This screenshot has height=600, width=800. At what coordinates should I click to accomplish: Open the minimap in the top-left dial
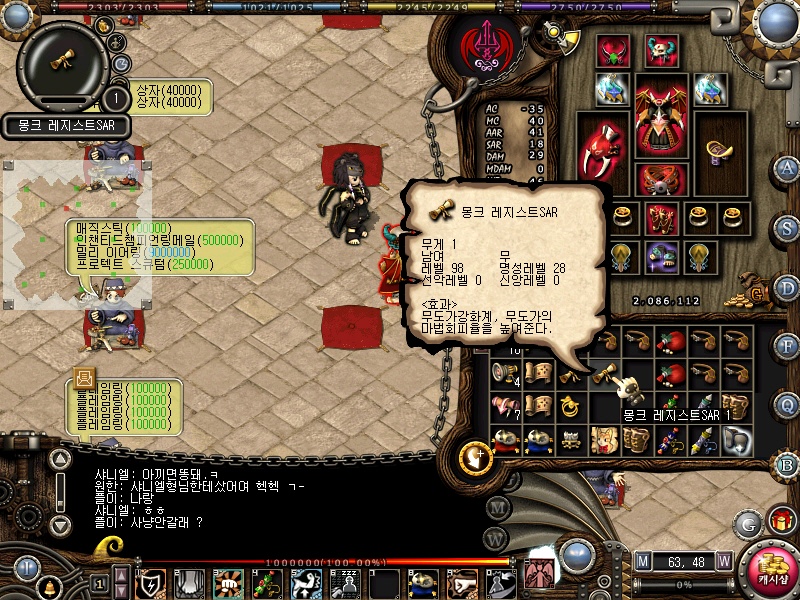(x=63, y=63)
